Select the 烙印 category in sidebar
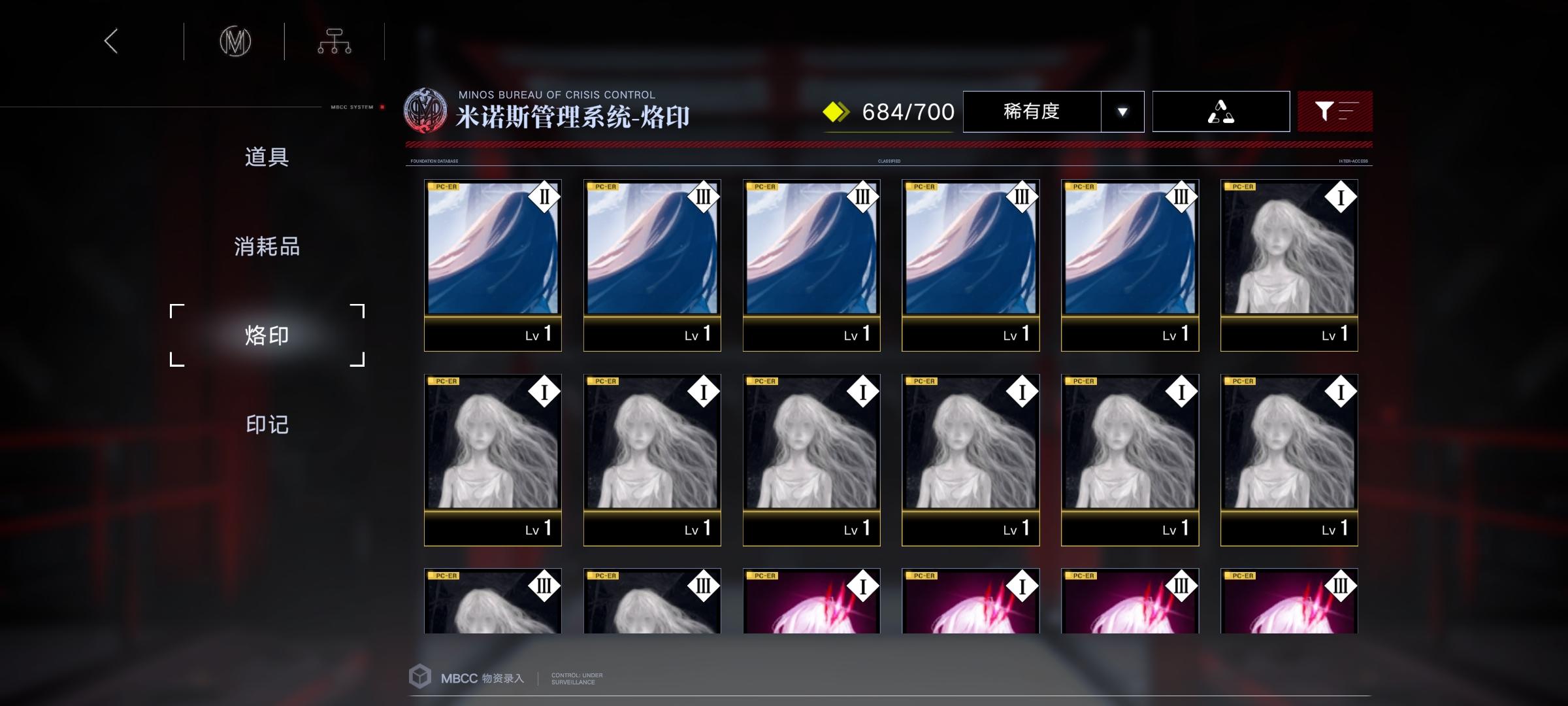 [265, 335]
